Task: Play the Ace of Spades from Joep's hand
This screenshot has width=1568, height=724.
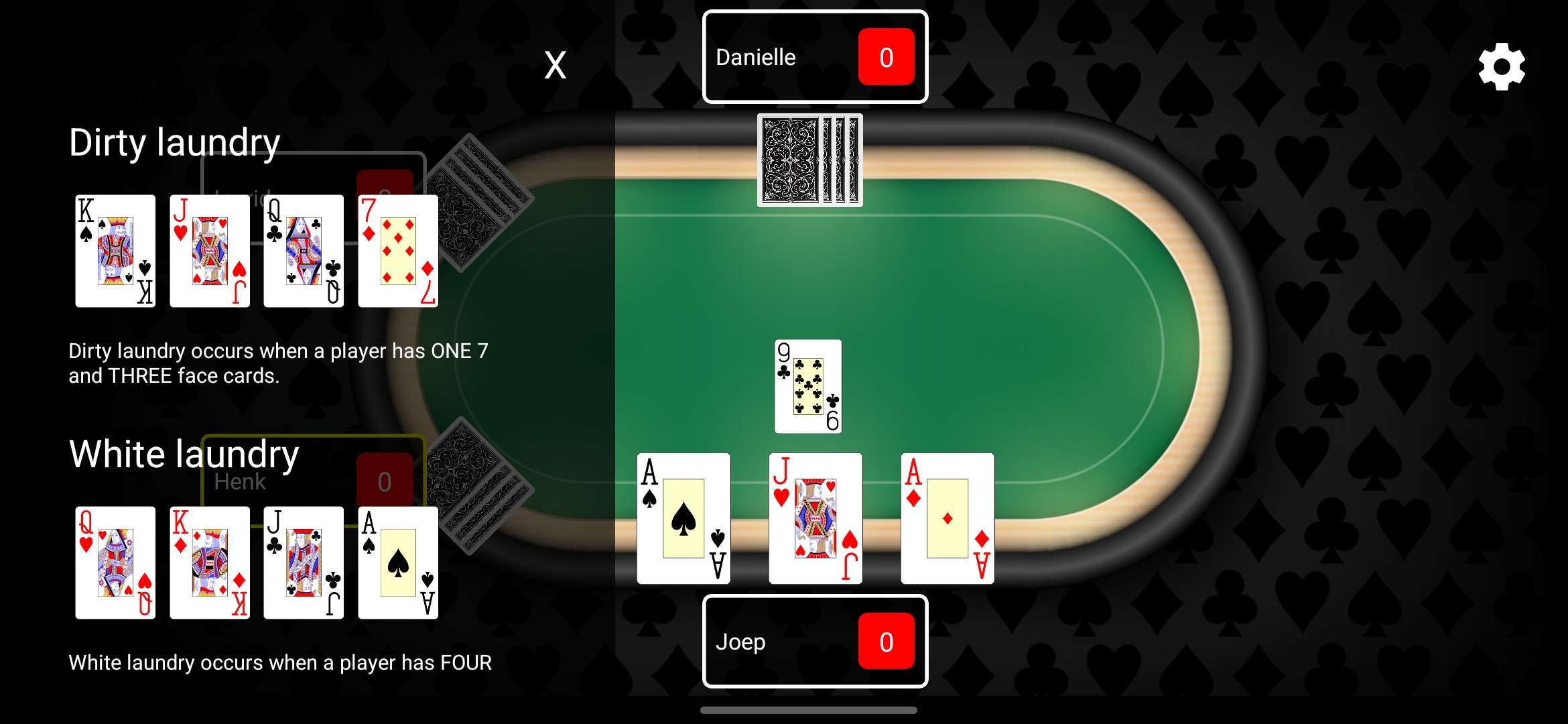Action: [x=683, y=518]
